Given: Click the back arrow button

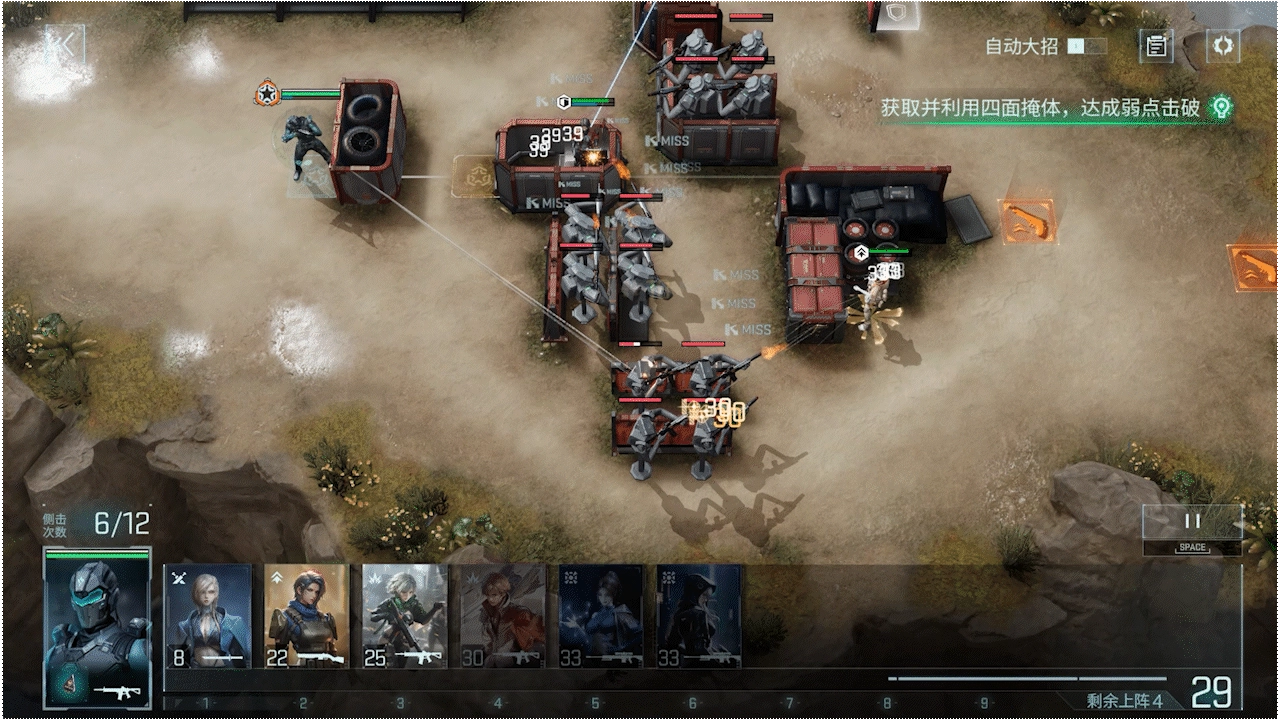Looking at the screenshot, I should coord(64,45).
